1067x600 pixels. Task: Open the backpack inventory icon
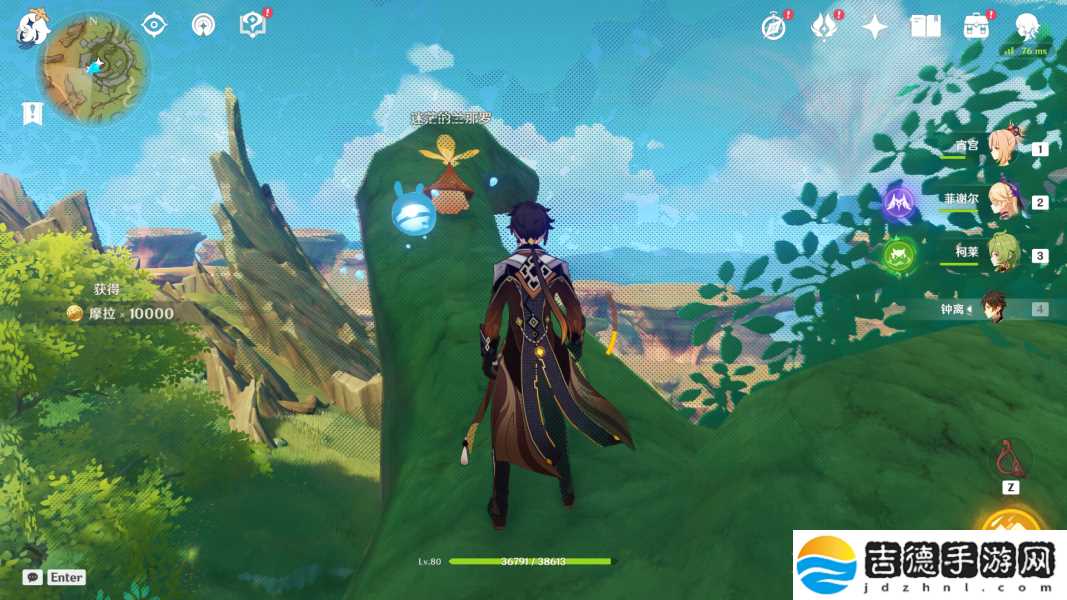tap(976, 27)
